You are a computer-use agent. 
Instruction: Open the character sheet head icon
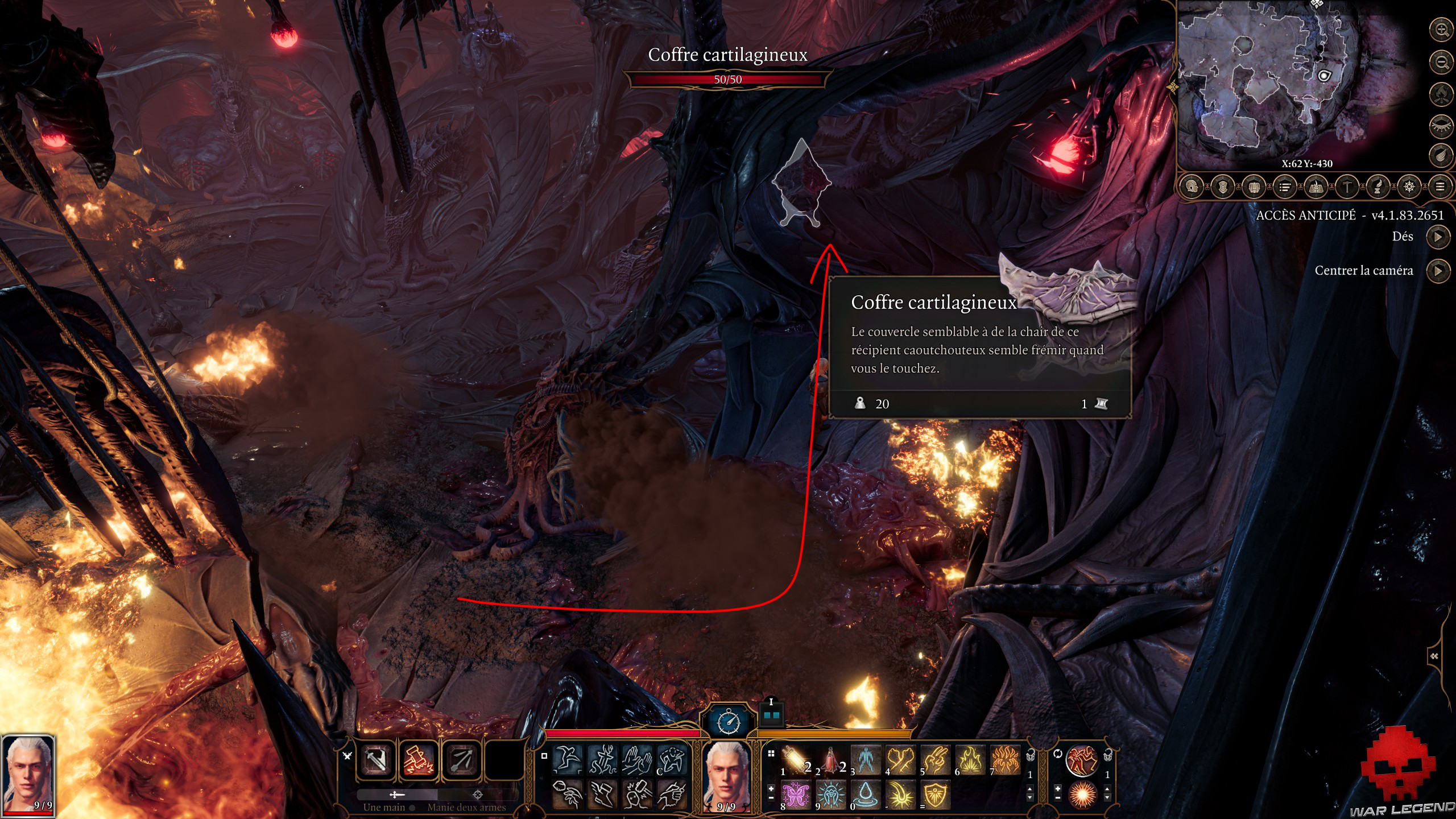1192,185
